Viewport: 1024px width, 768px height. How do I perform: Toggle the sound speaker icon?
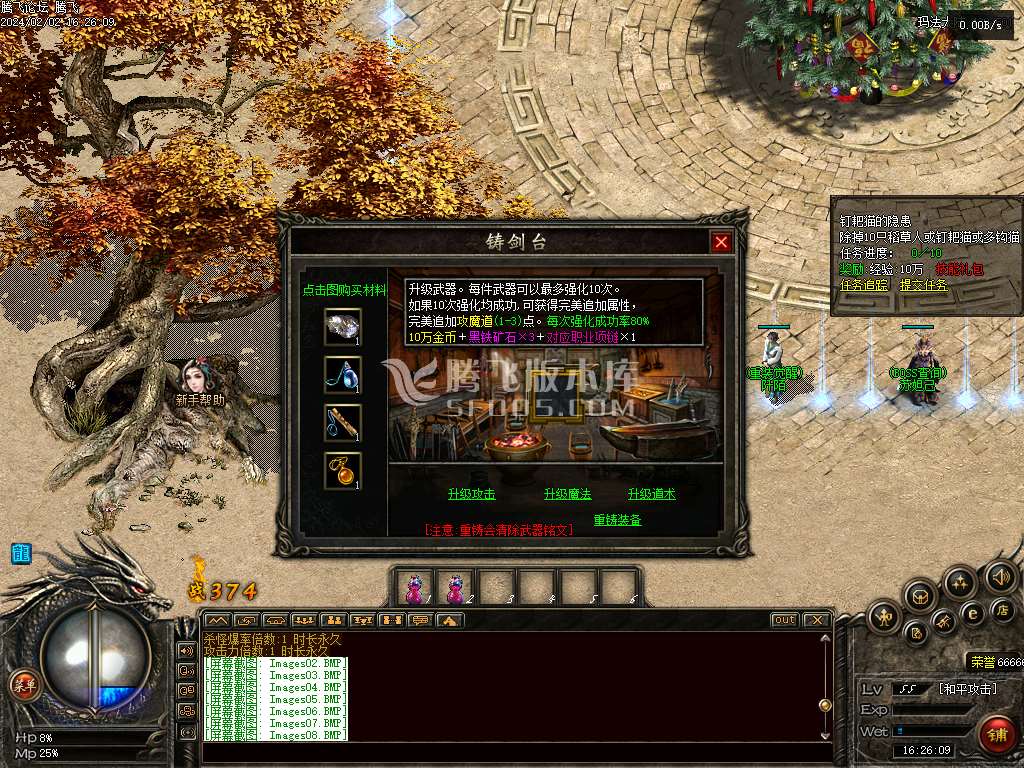[x=1001, y=577]
